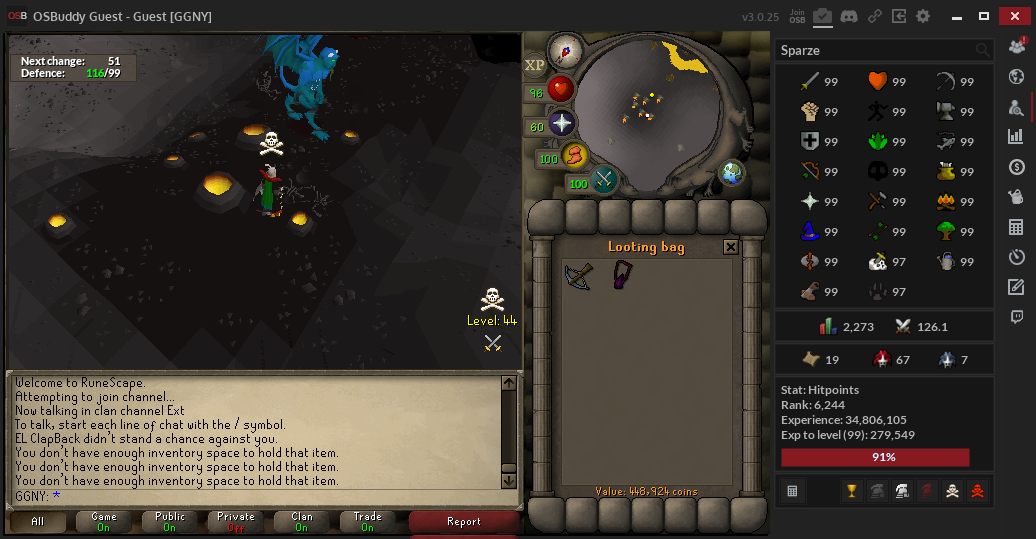Viewport: 1036px width, 539px height.
Task: Close the OSBuddy window
Action: point(1013,16)
